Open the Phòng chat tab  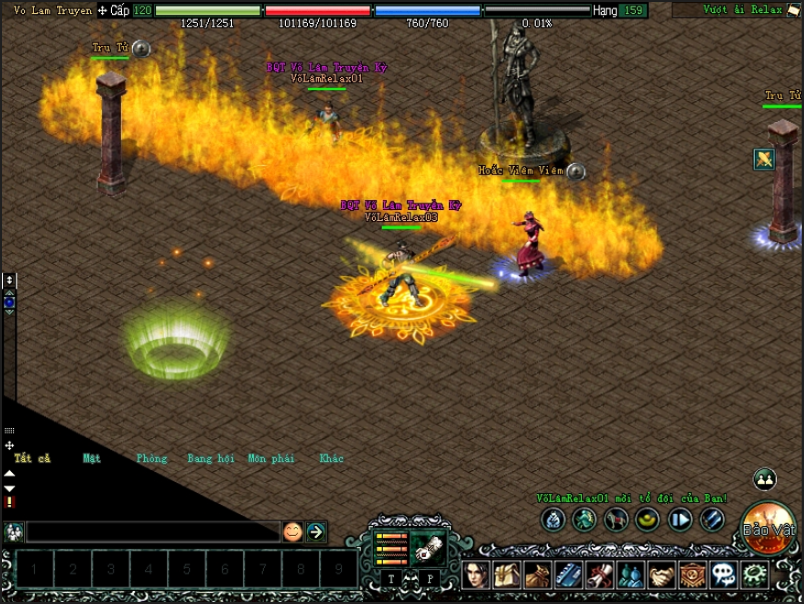pos(152,458)
